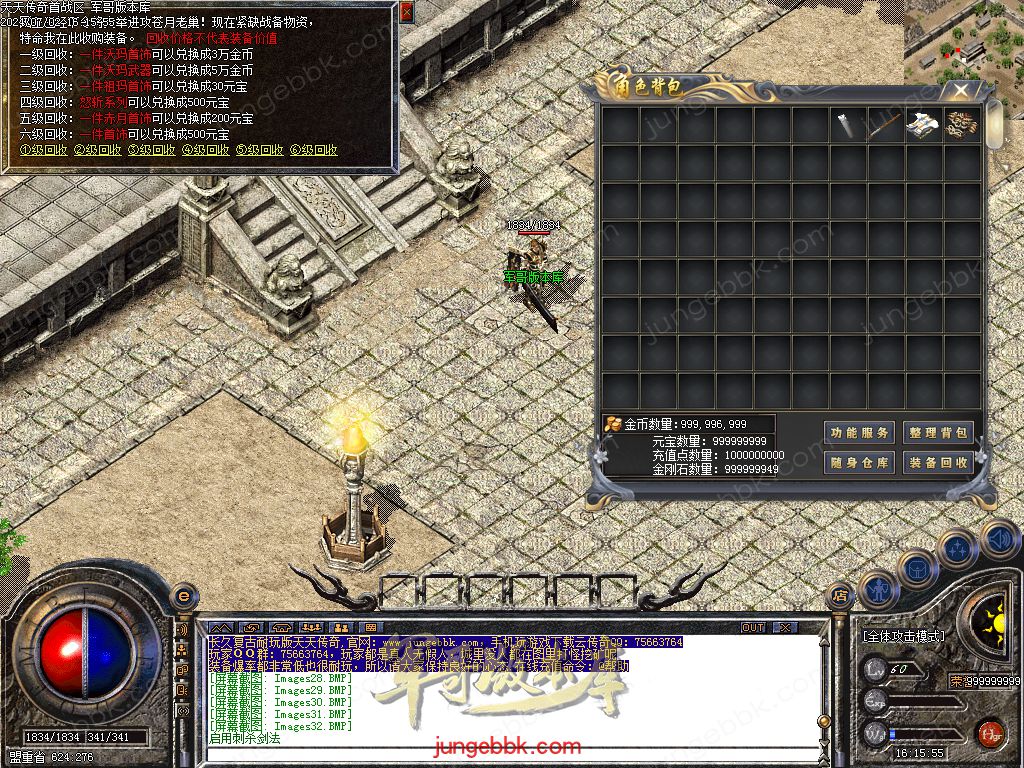The height and width of the screenshot is (768, 1024).
Task: Open 功能服务 function services
Action: (859, 433)
